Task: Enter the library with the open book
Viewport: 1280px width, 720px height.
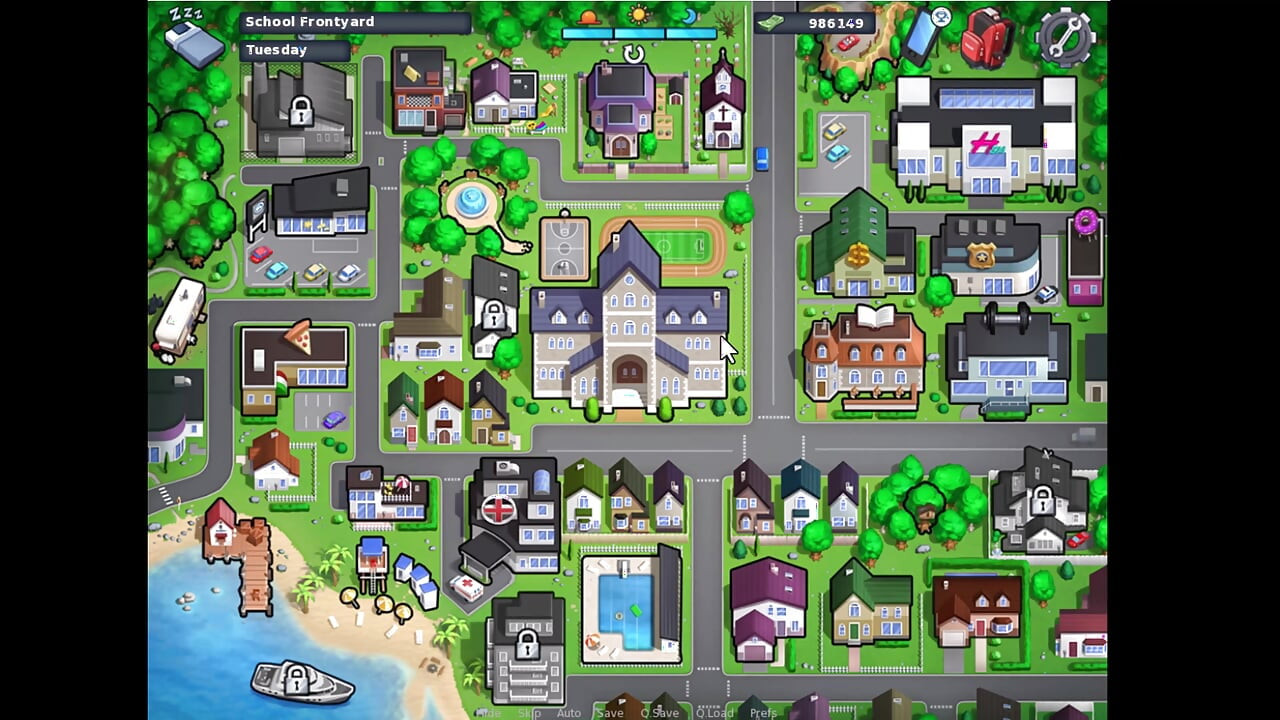Action: coord(864,355)
